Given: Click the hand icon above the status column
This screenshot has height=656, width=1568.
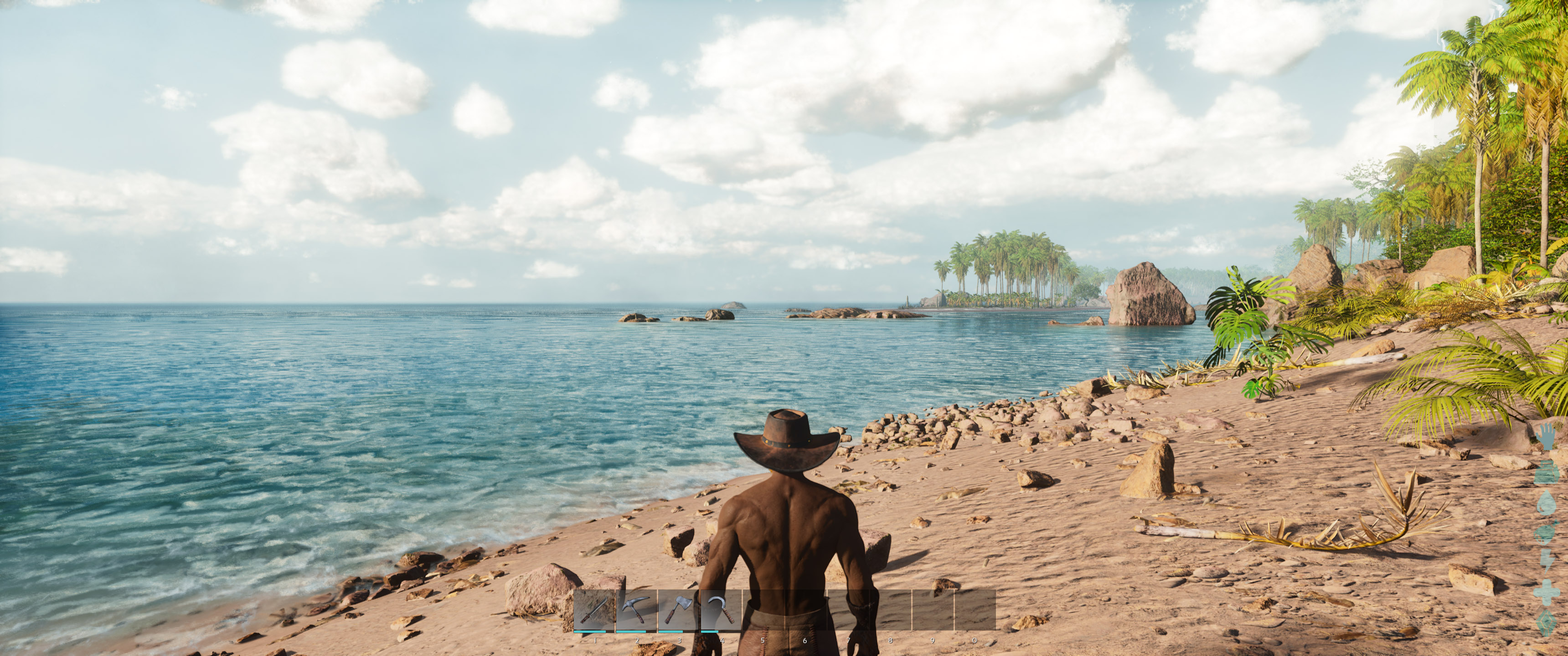Looking at the screenshot, I should (x=1546, y=437).
